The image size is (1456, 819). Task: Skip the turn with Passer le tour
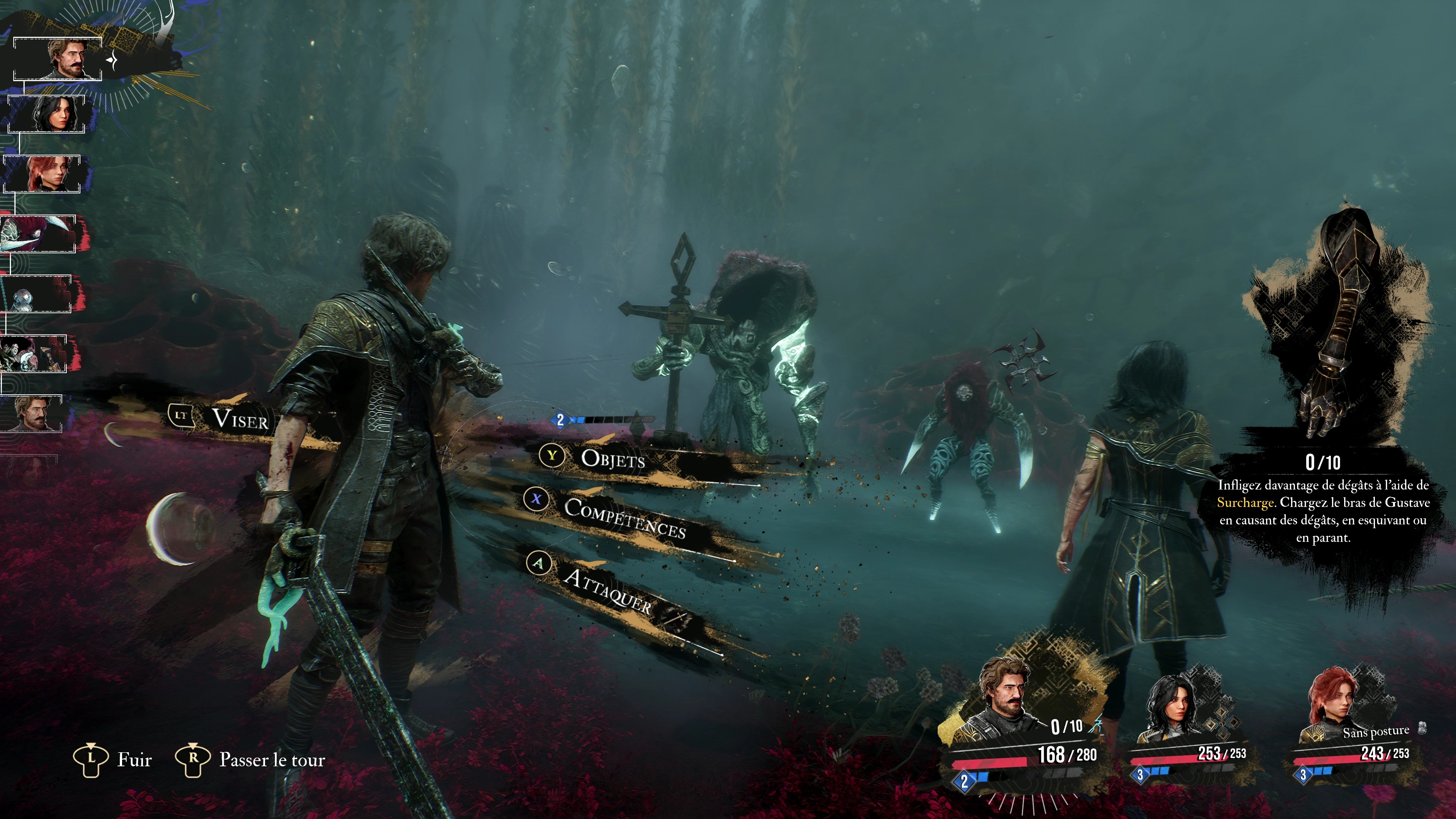[271, 759]
